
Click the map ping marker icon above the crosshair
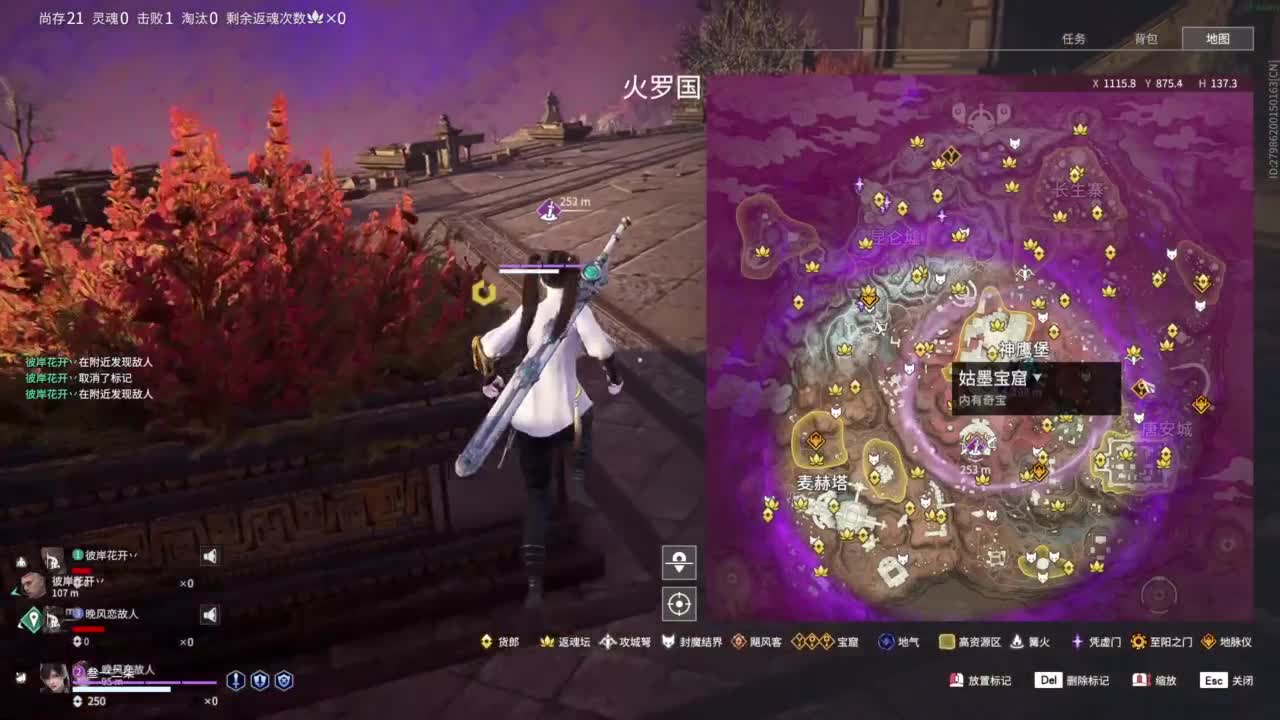(x=679, y=562)
